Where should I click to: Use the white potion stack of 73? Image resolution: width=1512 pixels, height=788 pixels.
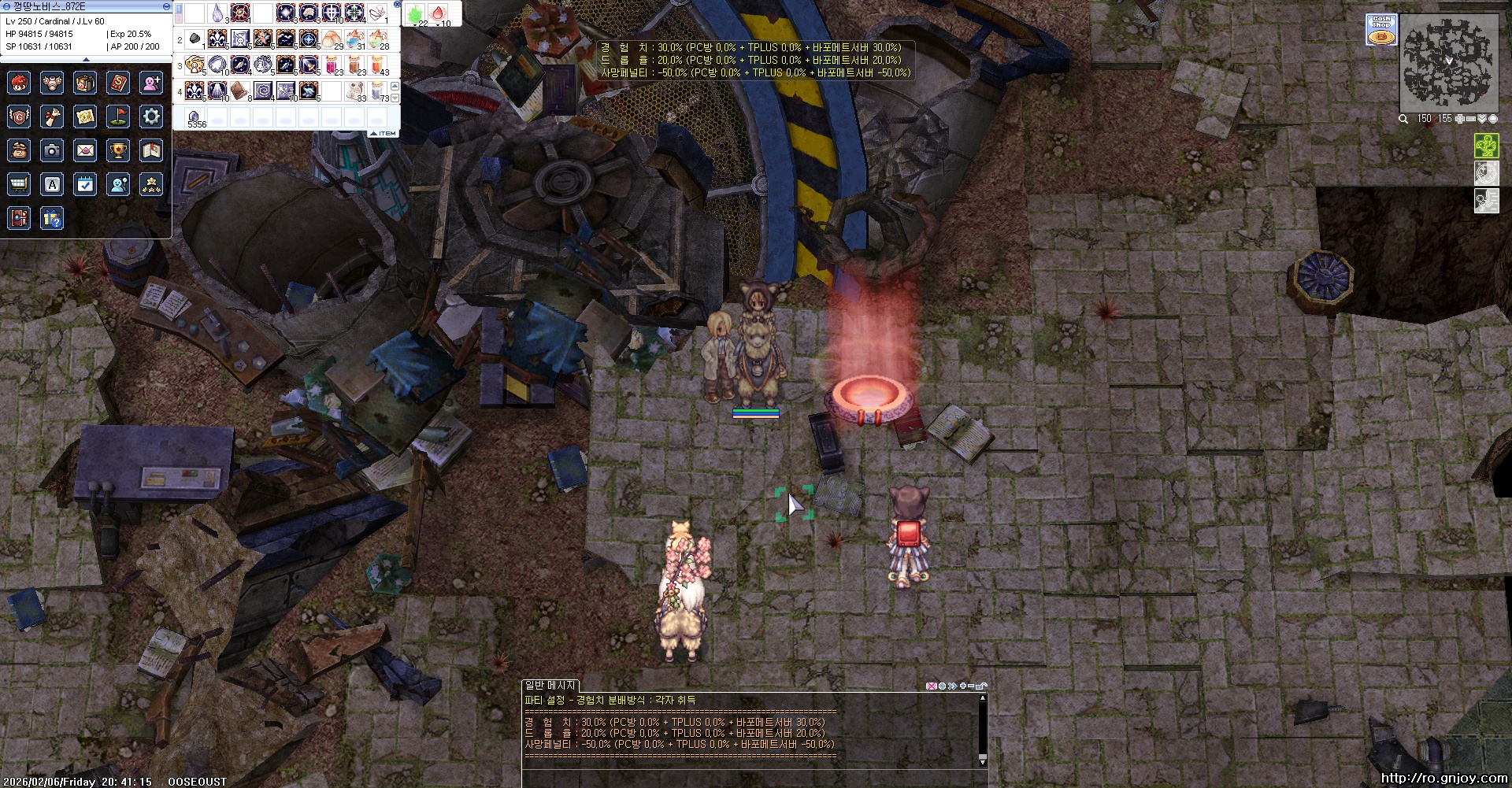coord(382,91)
